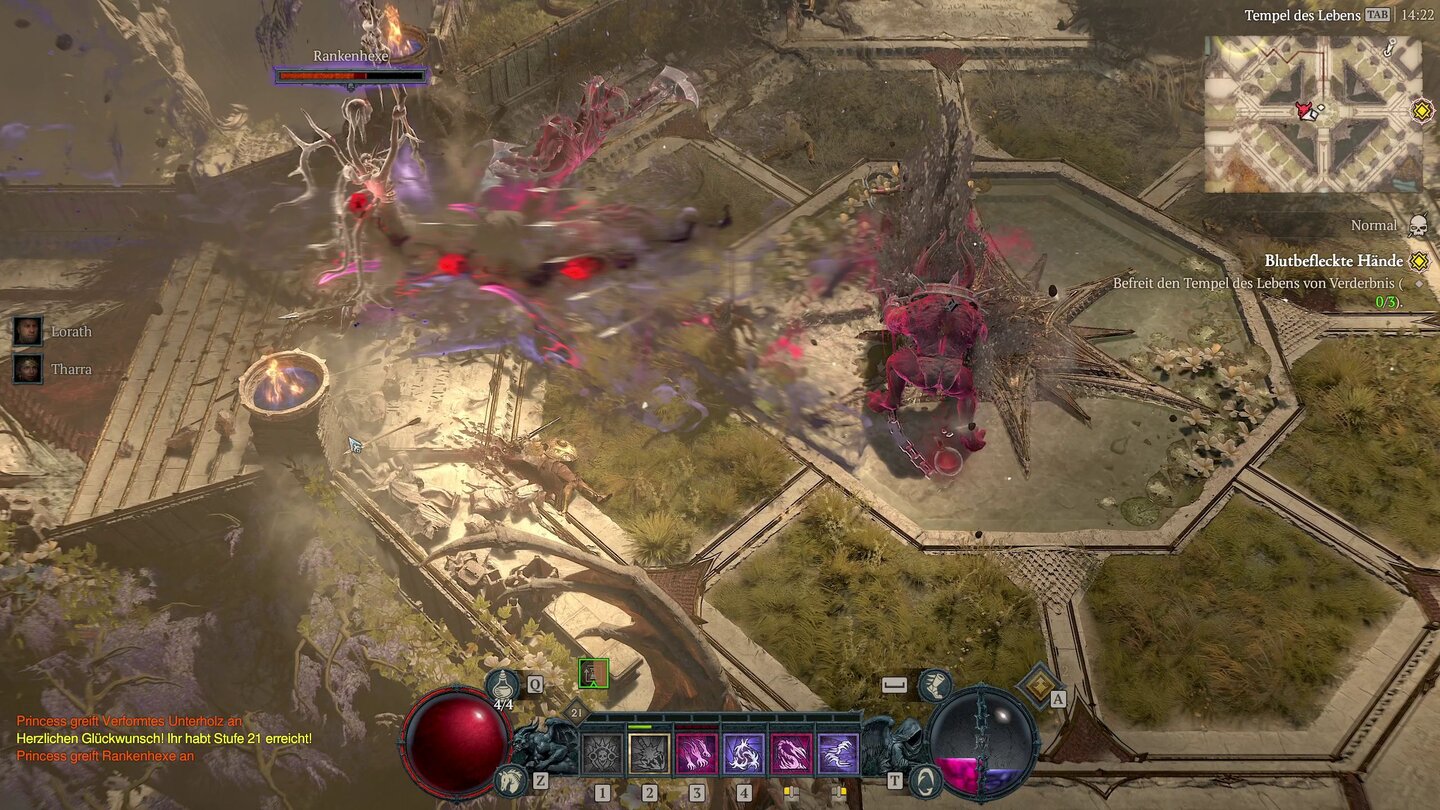
Task: Click the yellow quest diamond on the minimap
Action: click(x=1421, y=113)
